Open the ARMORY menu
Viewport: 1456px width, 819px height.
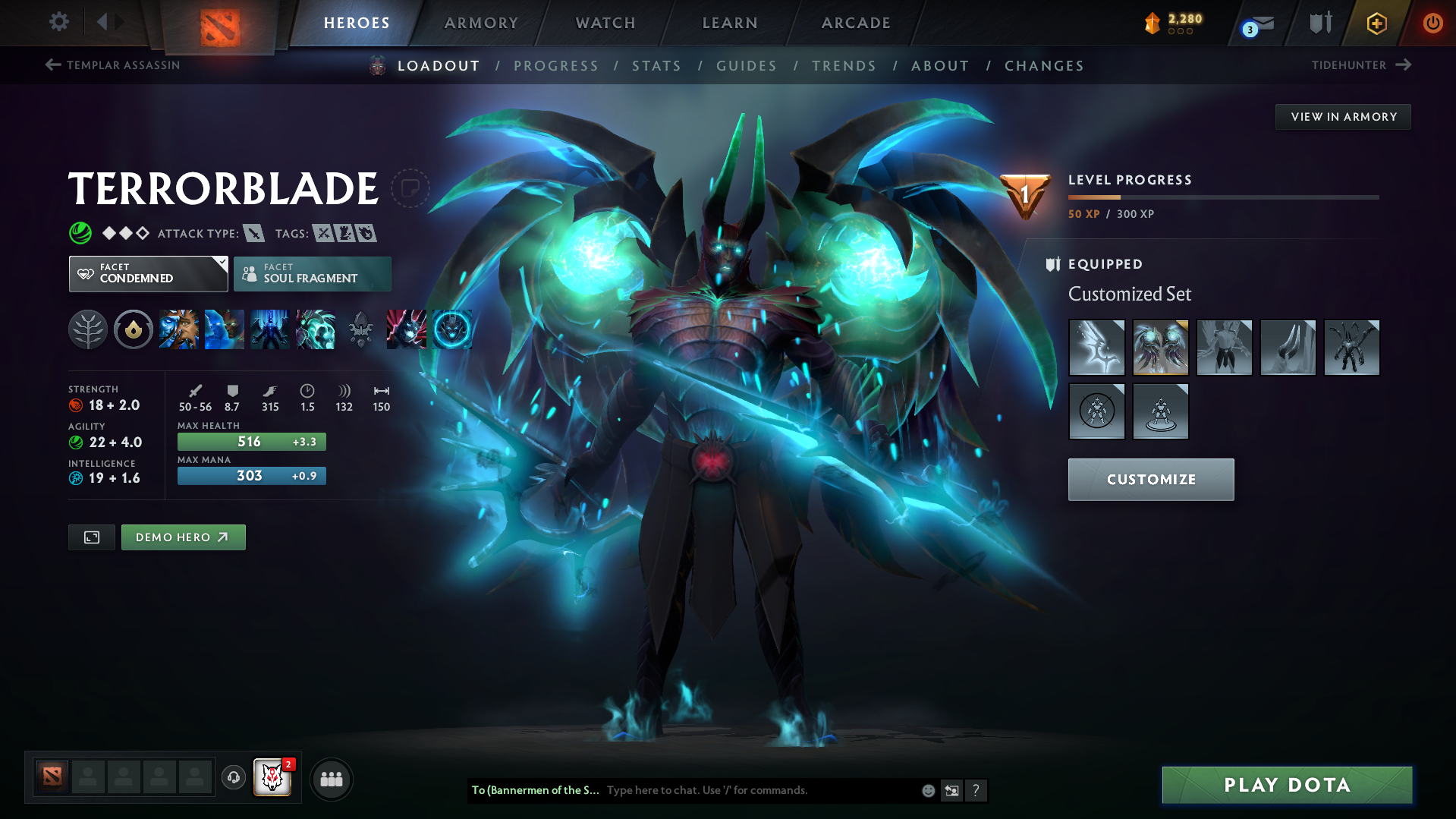(481, 23)
